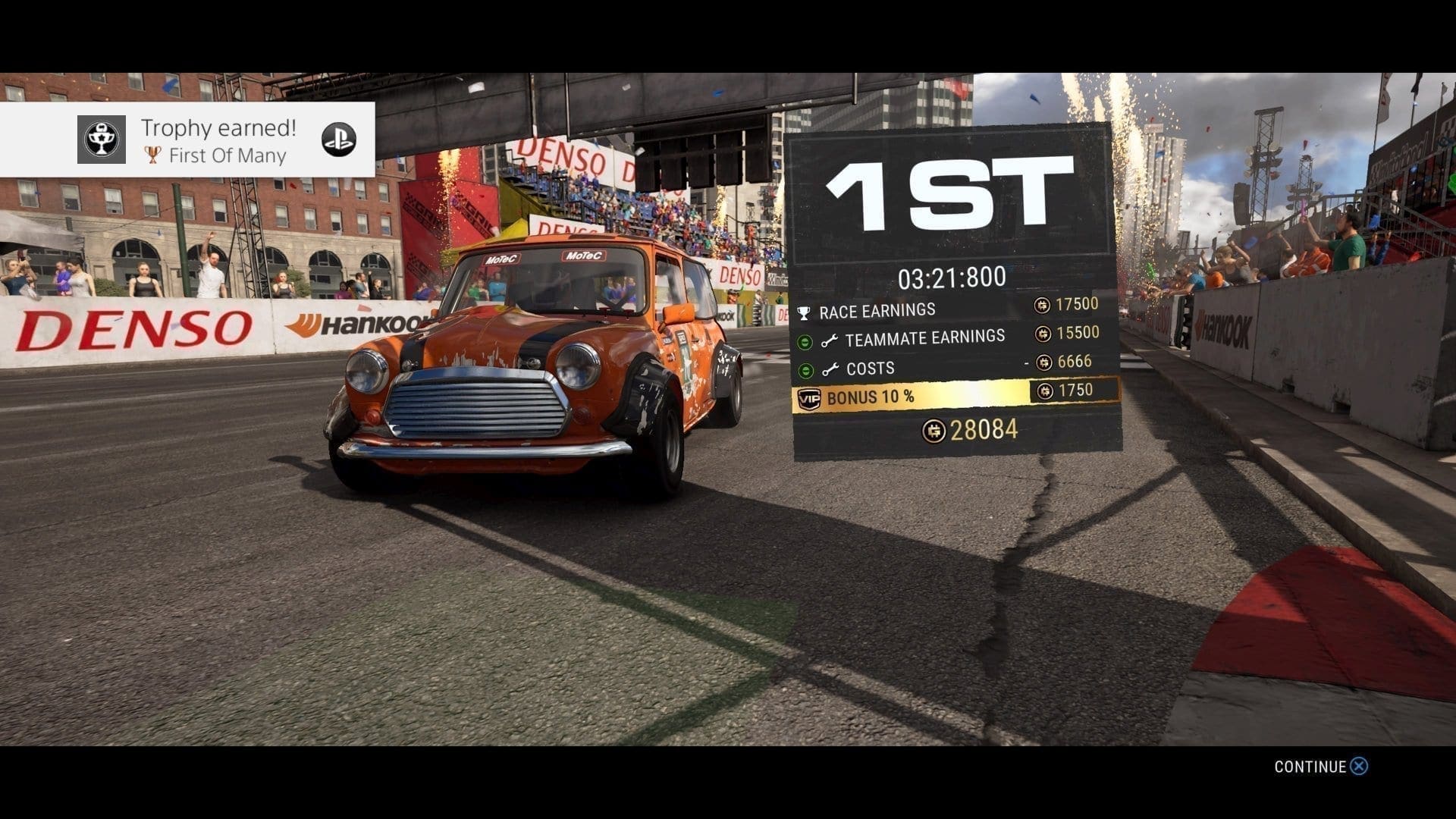Expand the Teammate Earnings row

point(805,342)
